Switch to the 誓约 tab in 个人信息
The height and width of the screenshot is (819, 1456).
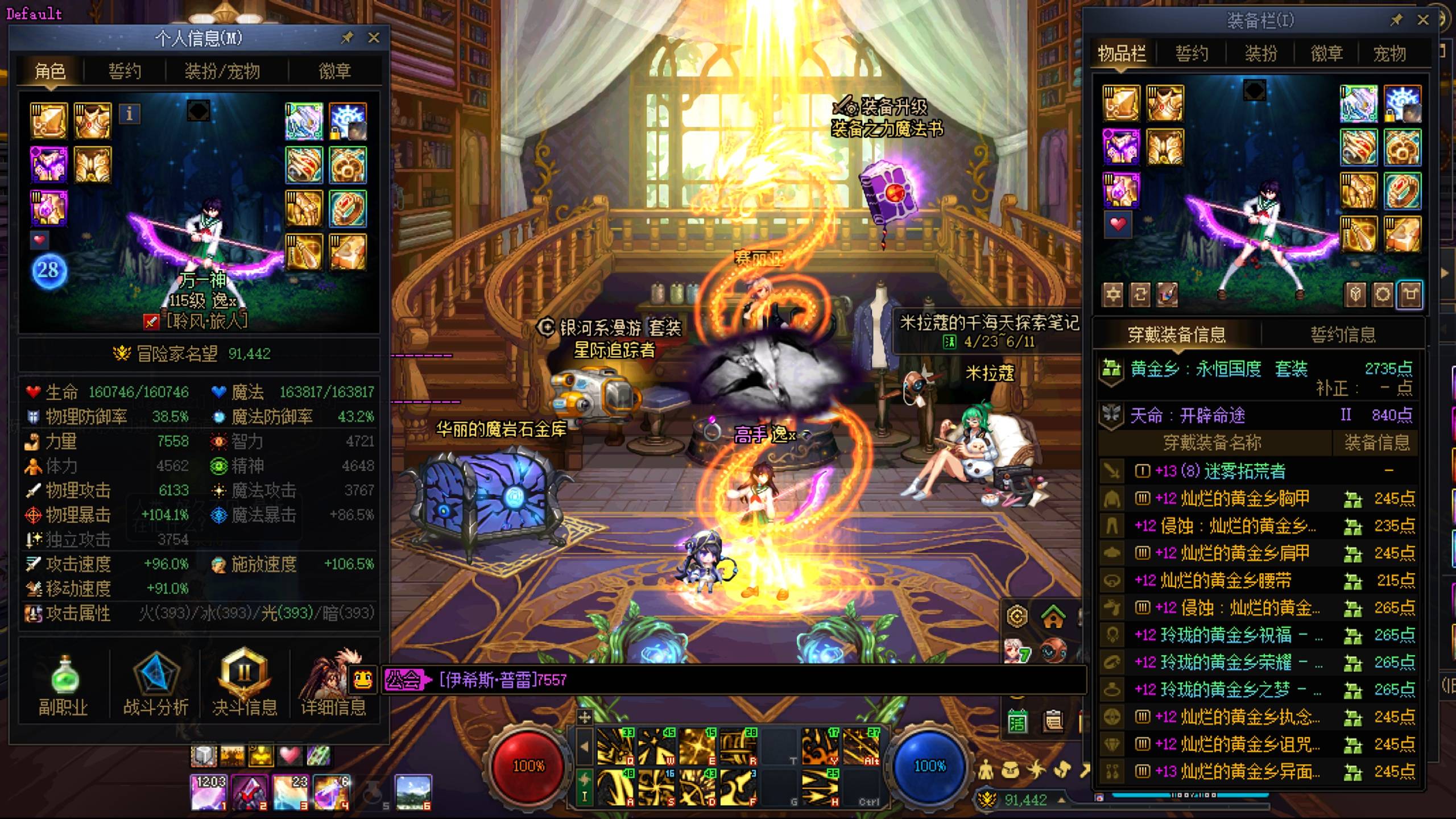125,71
